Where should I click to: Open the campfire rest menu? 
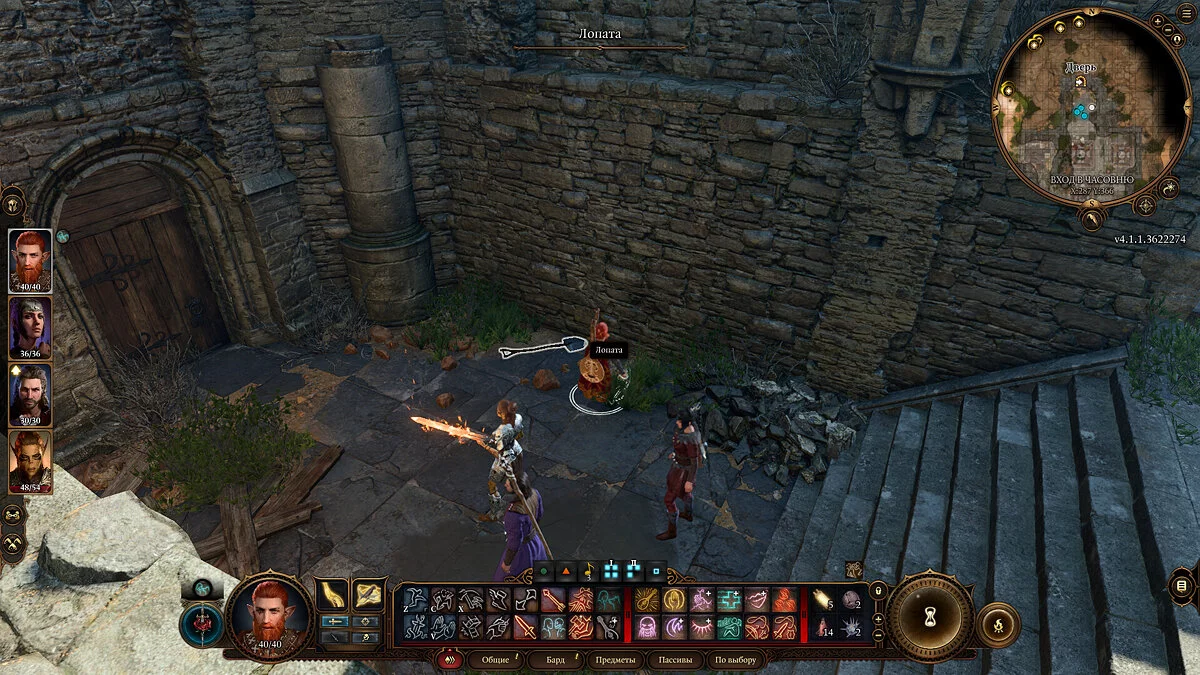tap(997, 623)
